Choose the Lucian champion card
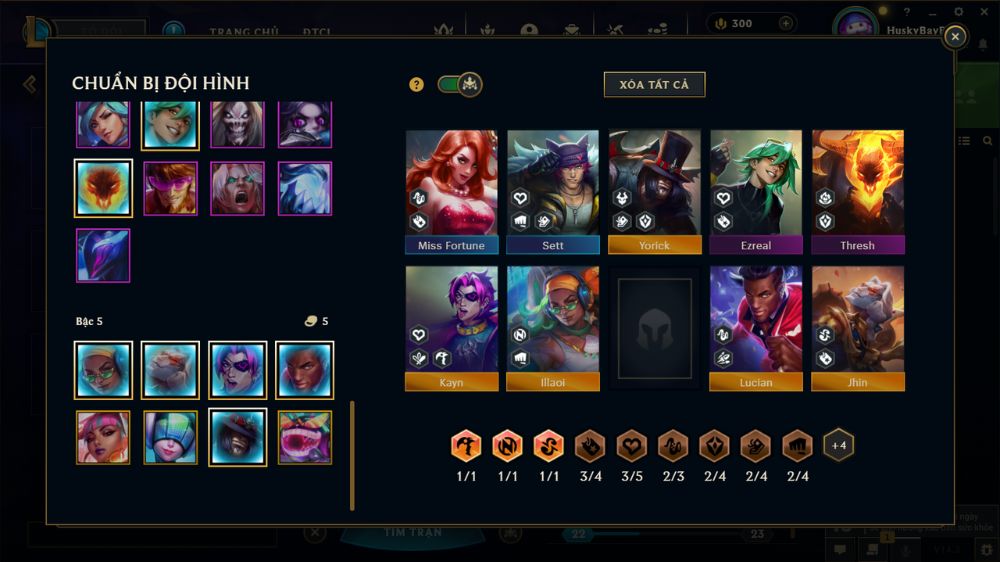The width and height of the screenshot is (1000, 562). [x=756, y=327]
